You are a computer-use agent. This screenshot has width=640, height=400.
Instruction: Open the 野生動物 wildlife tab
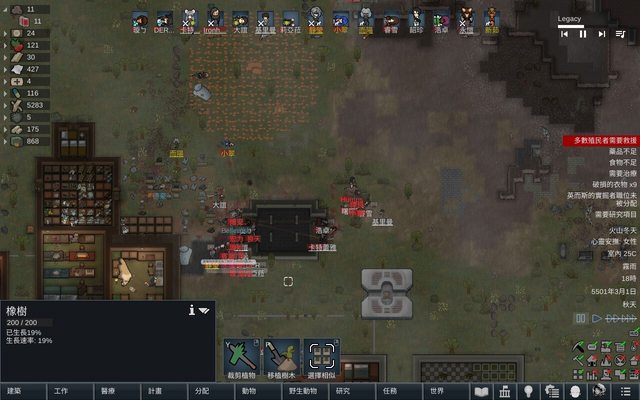tap(295, 391)
